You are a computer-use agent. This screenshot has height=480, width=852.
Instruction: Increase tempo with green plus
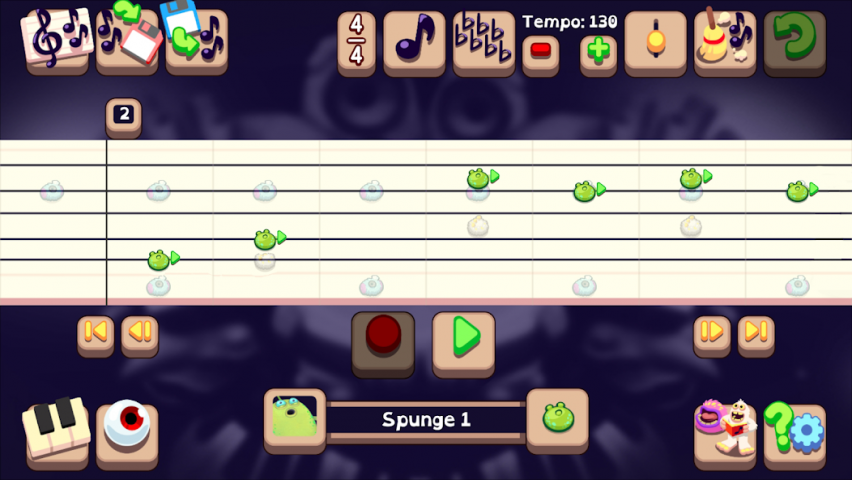[x=598, y=50]
